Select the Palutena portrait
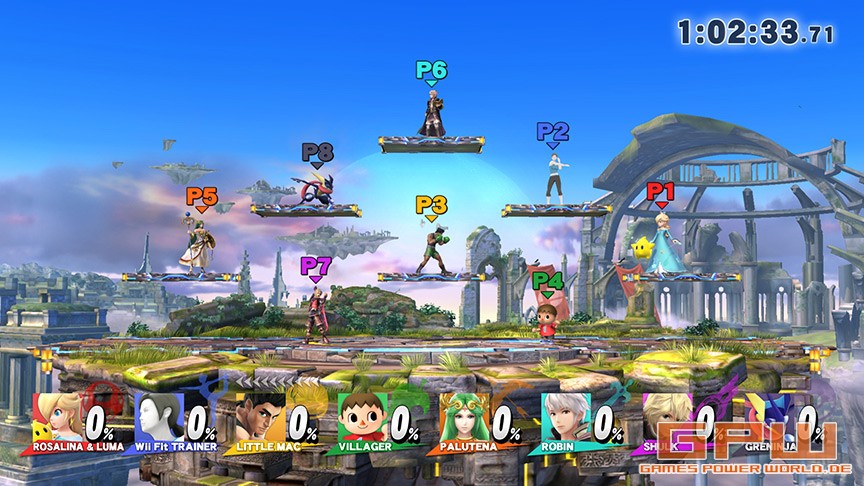 coord(461,415)
